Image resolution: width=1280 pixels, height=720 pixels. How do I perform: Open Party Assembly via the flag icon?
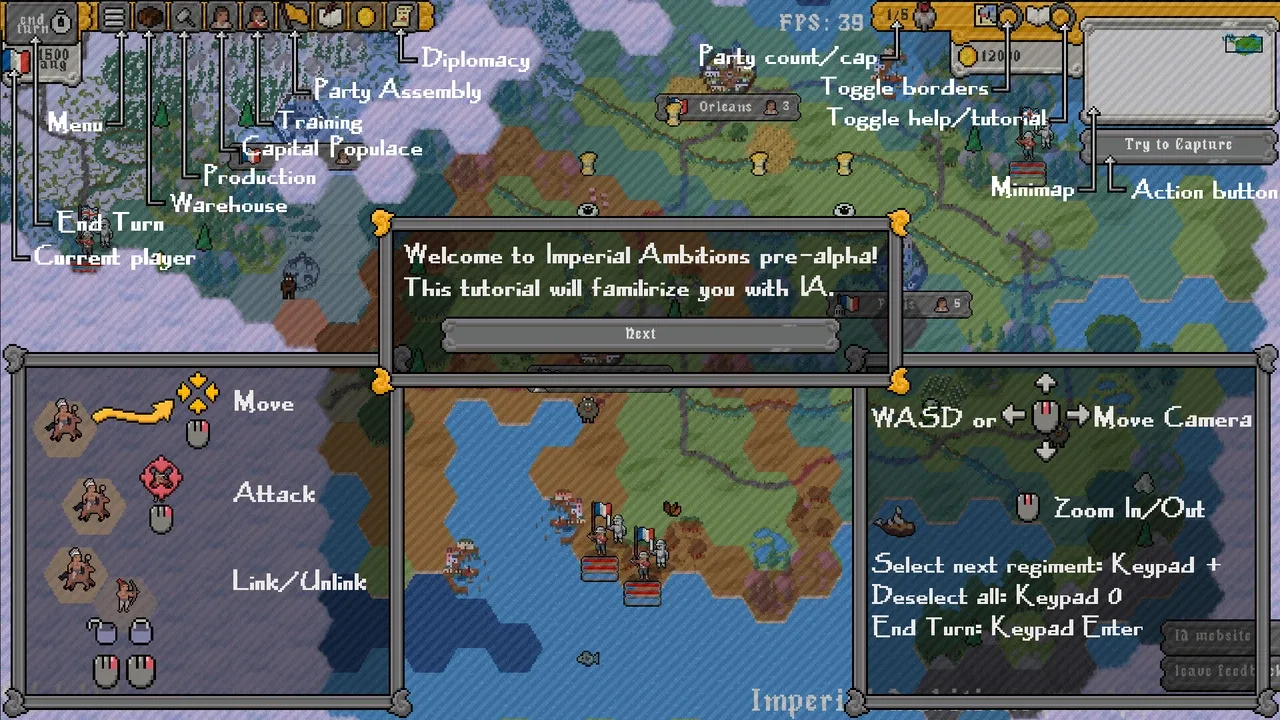pyautogui.click(x=296, y=17)
